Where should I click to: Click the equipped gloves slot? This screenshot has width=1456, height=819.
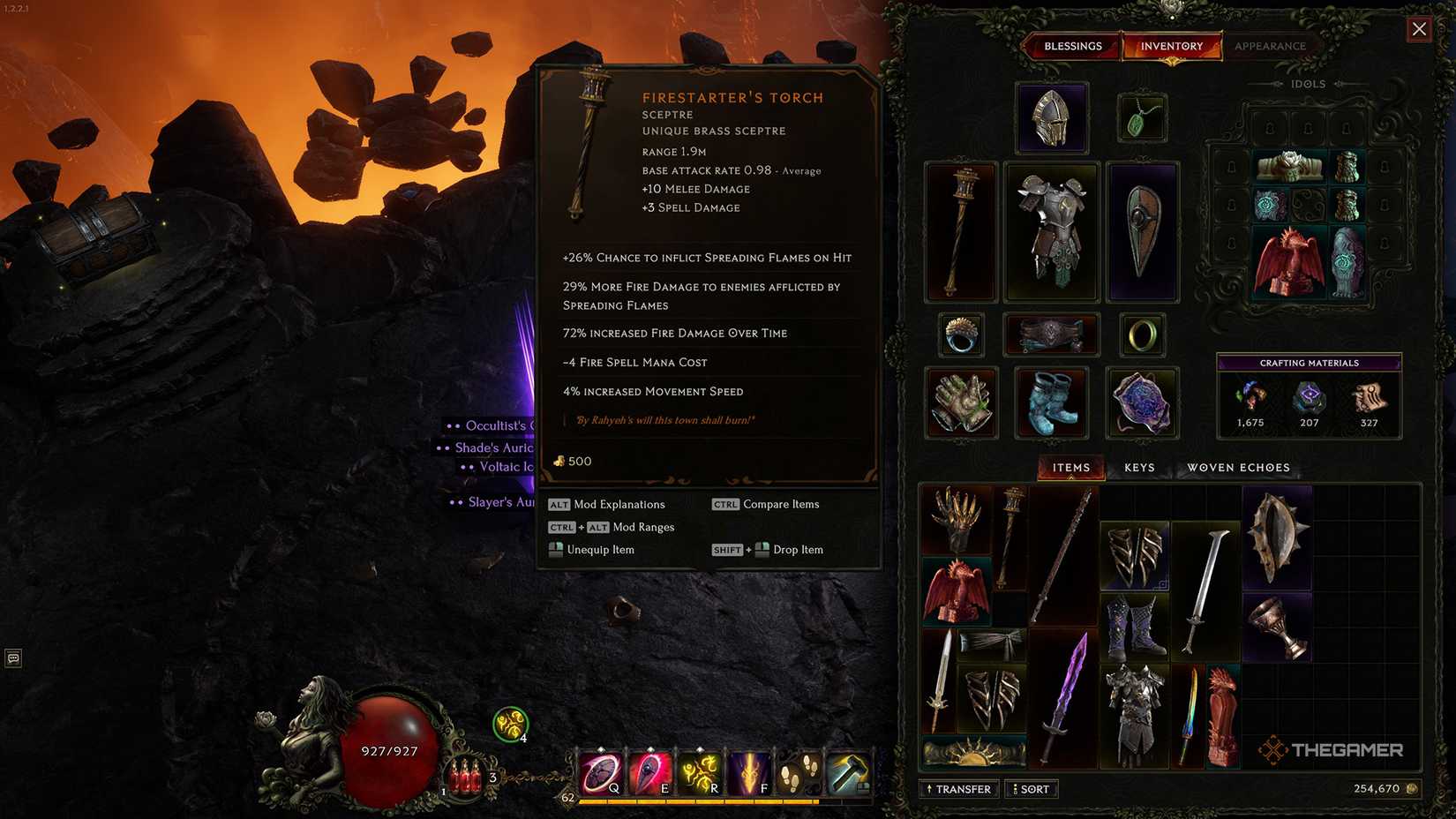point(960,402)
